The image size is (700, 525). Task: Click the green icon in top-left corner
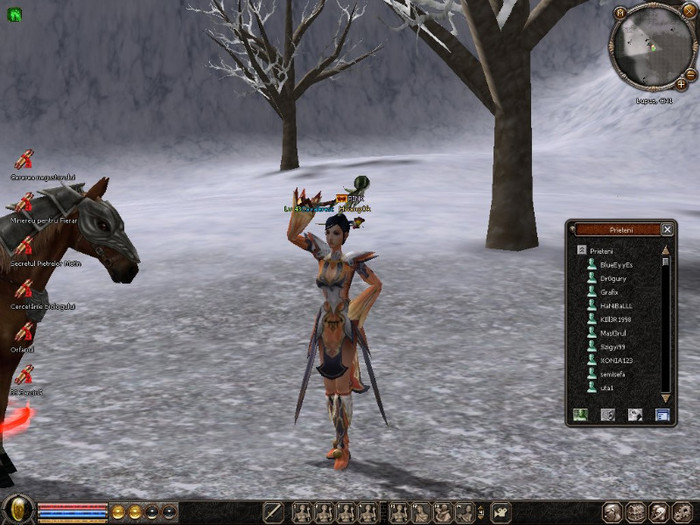(14, 15)
